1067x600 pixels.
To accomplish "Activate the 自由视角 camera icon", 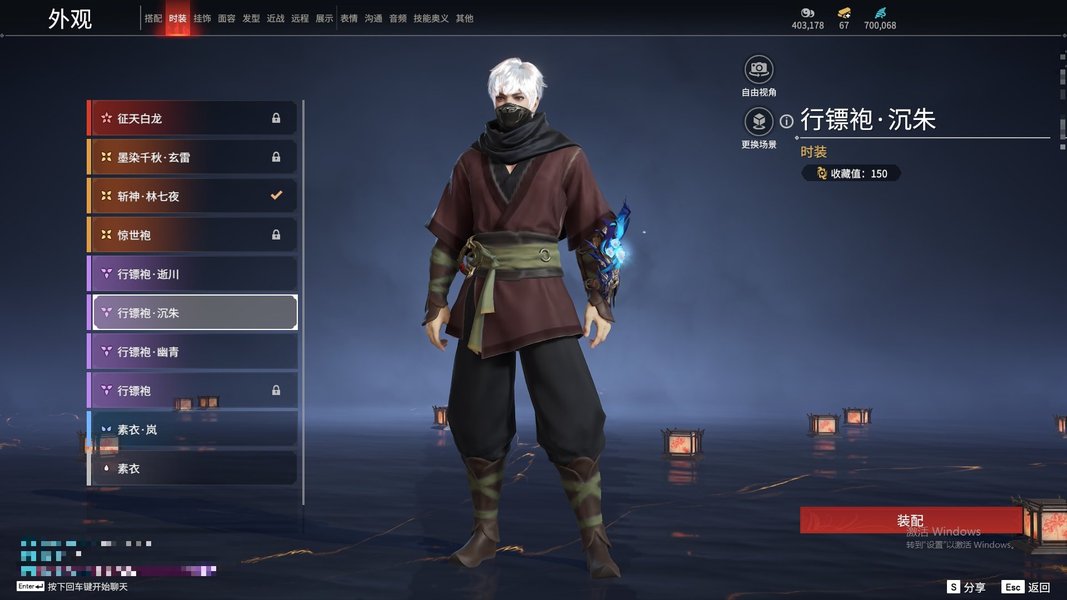I will point(759,69).
